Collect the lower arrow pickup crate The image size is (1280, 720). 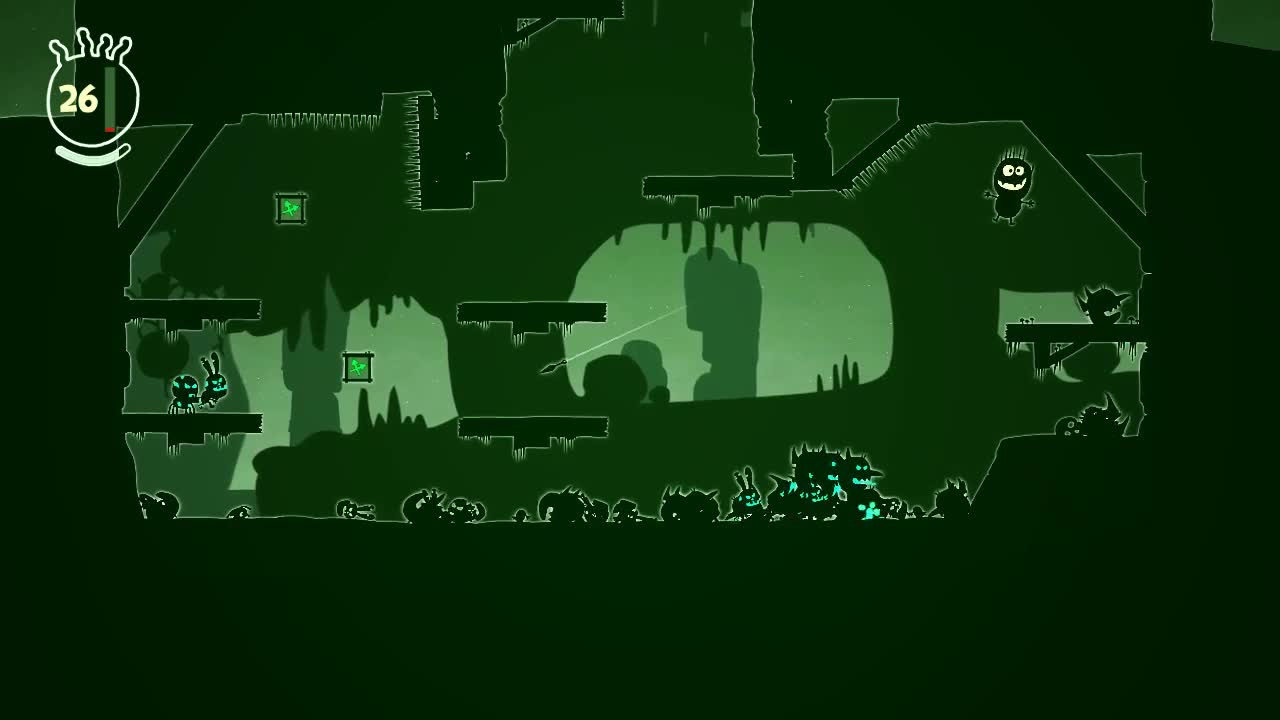(357, 367)
